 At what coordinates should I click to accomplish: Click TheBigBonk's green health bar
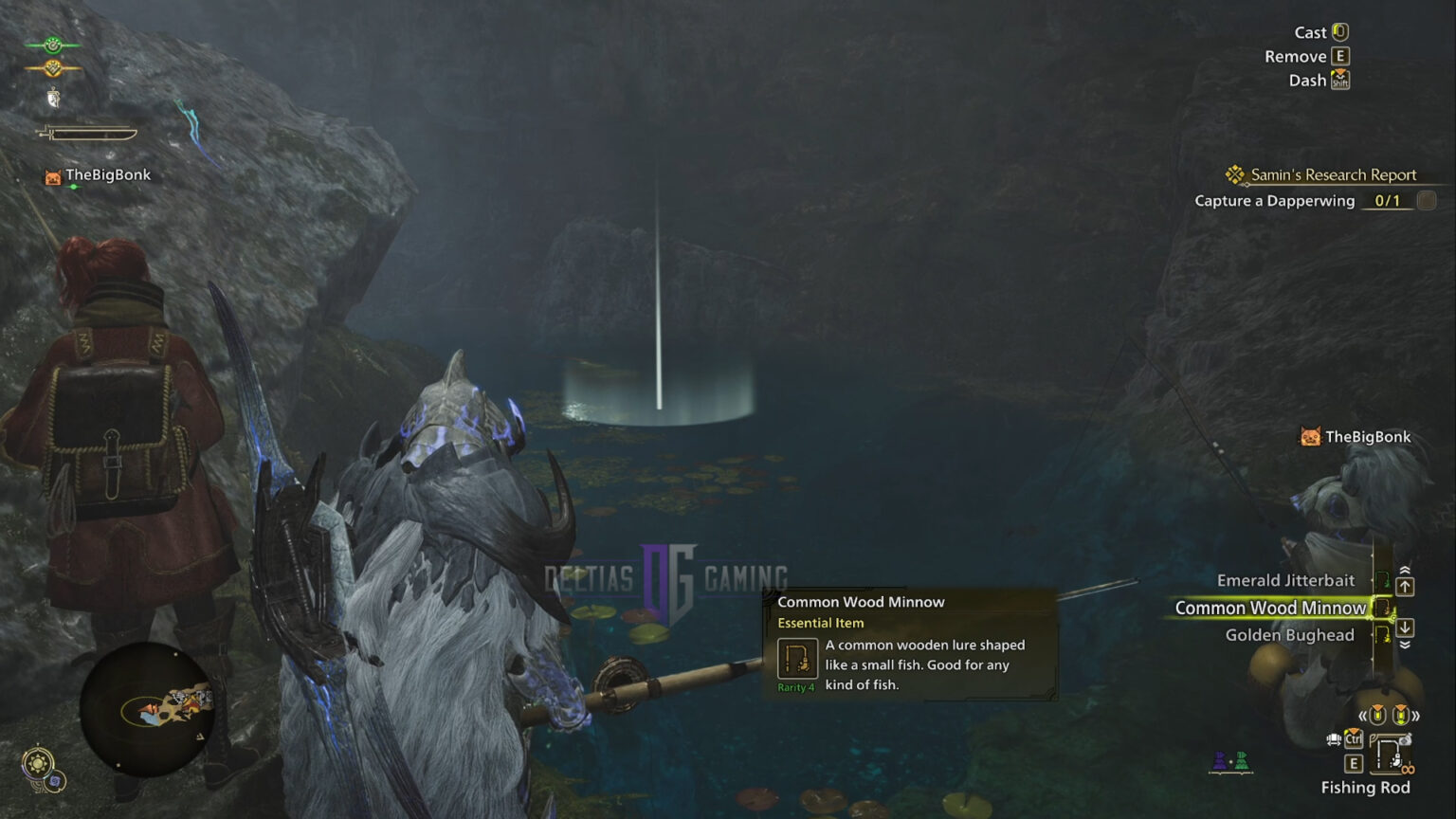[x=74, y=186]
